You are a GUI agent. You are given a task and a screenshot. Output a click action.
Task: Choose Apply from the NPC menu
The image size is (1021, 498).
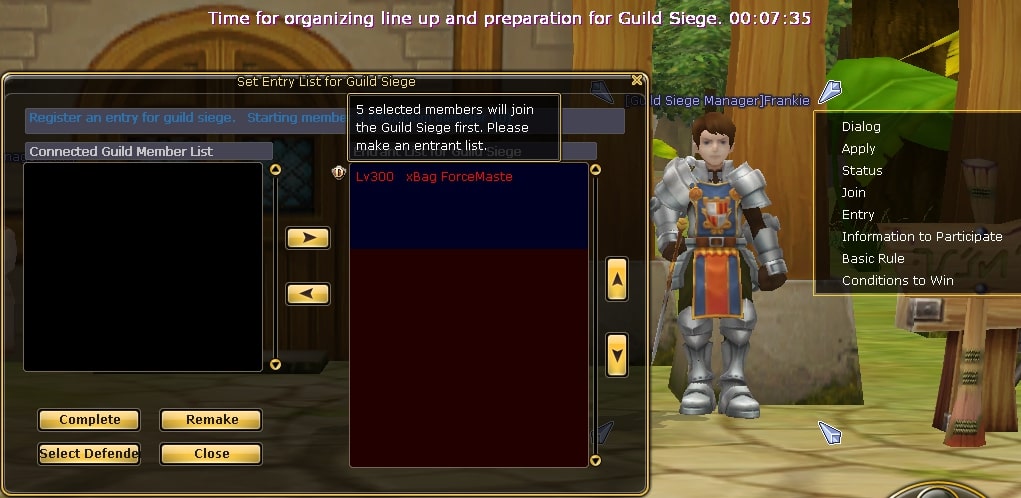pos(858,149)
